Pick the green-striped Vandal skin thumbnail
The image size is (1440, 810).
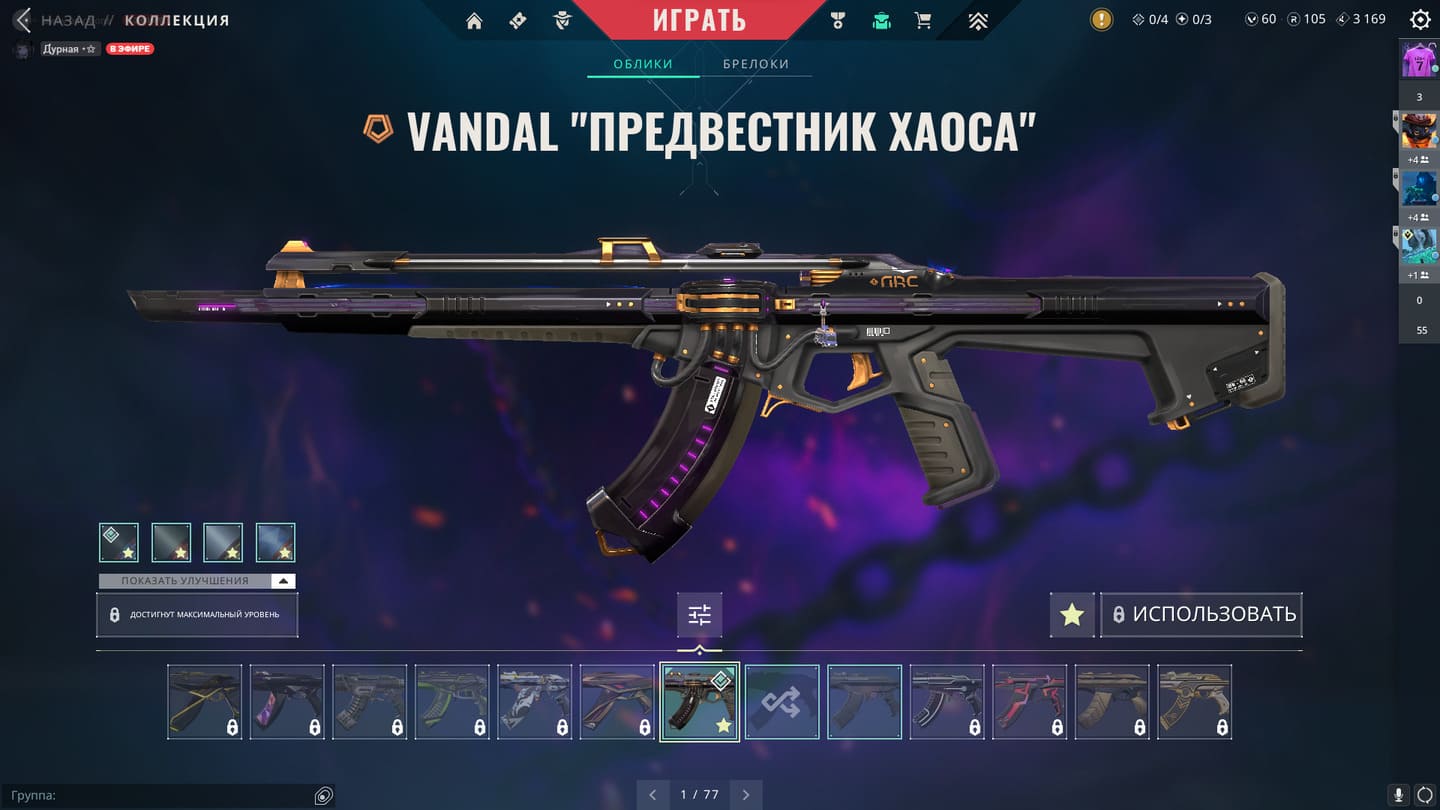click(x=452, y=702)
